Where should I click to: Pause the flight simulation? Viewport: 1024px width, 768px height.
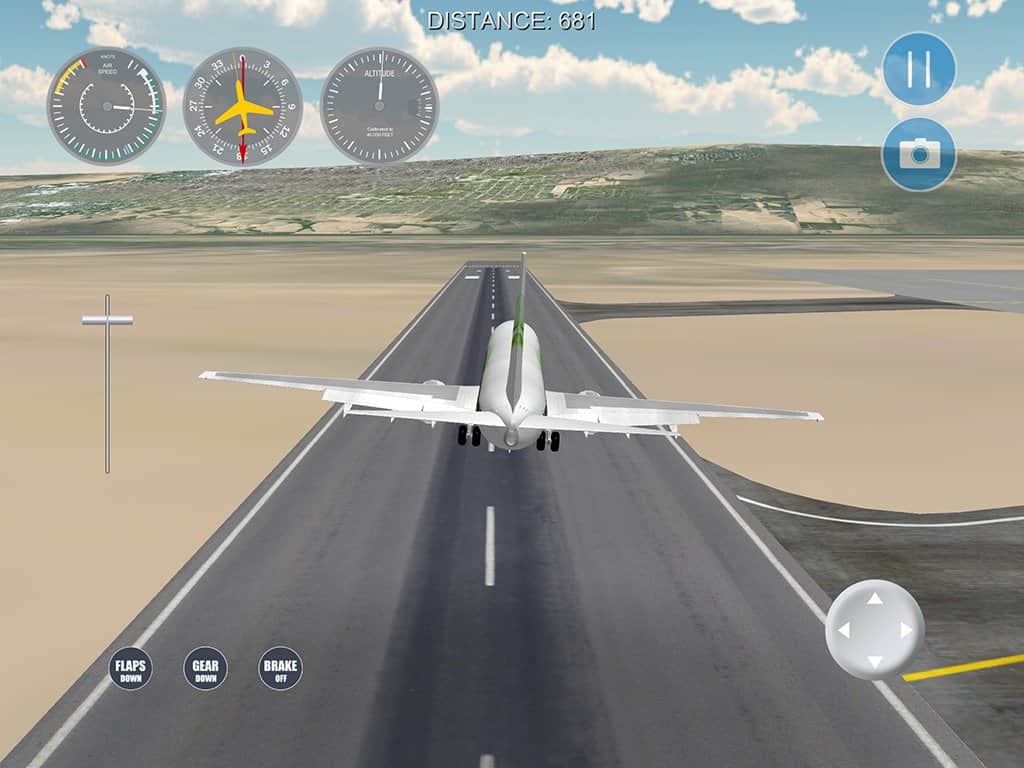[x=919, y=69]
